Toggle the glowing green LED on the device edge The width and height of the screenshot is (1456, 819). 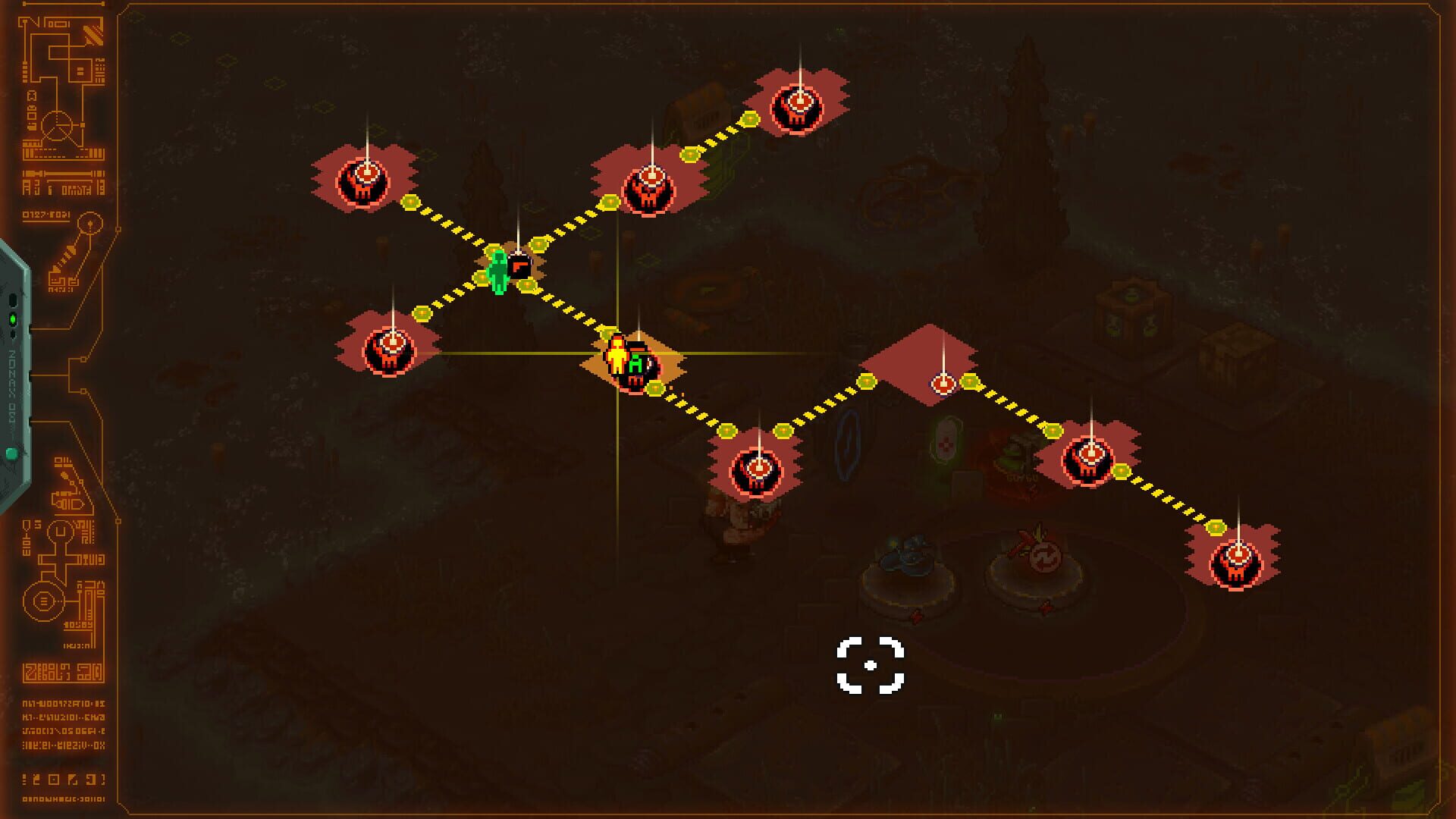[x=13, y=317]
